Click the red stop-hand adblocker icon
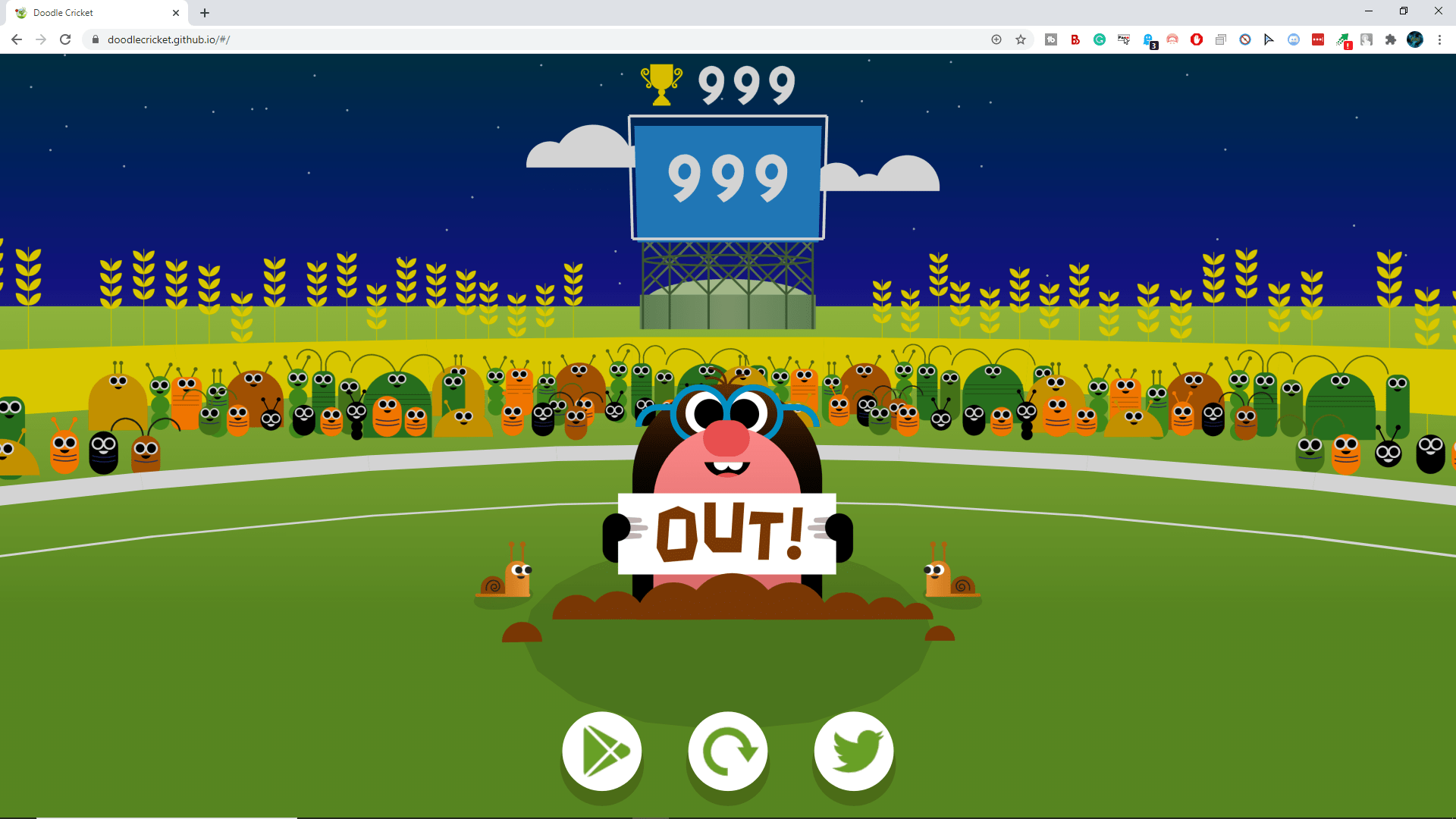The height and width of the screenshot is (819, 1456). tap(1197, 39)
